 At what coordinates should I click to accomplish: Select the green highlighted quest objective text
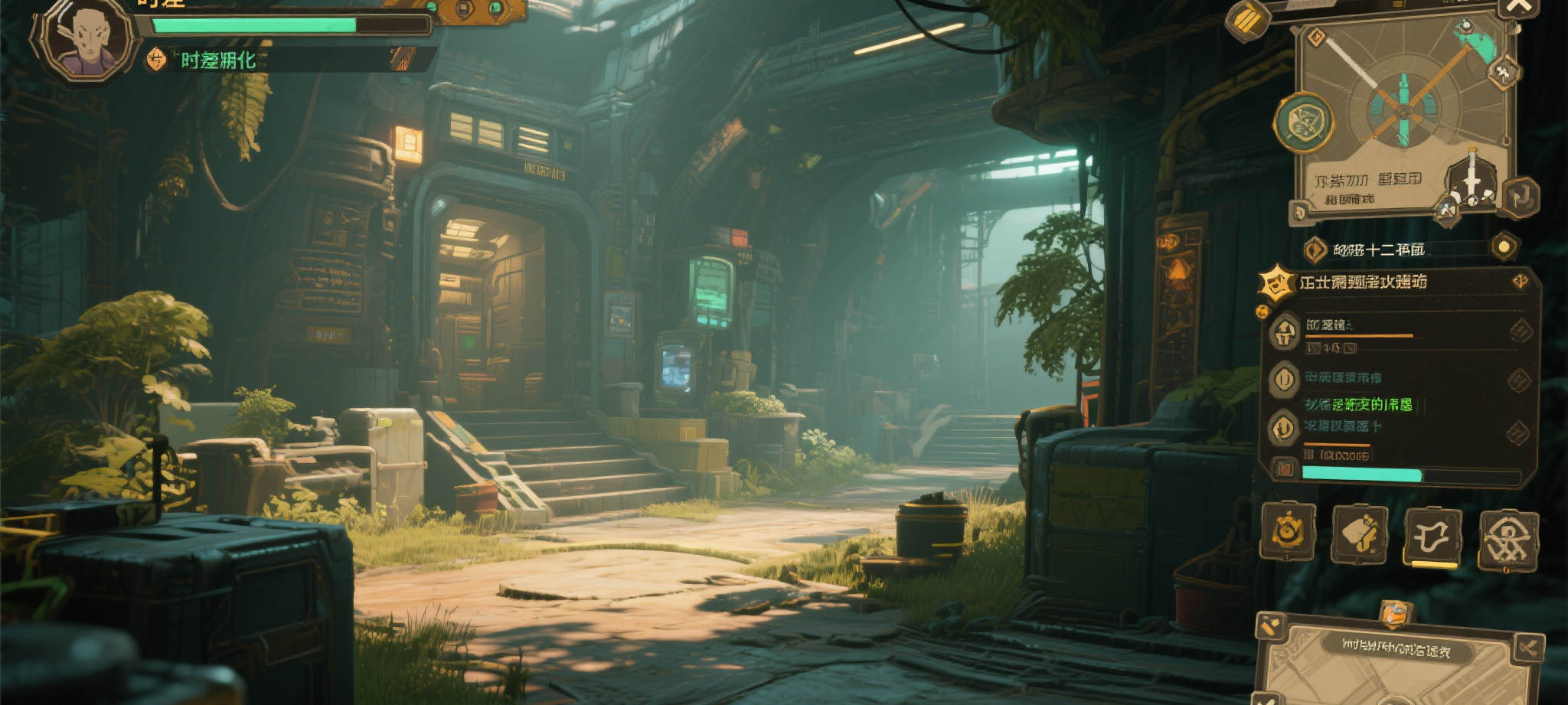coord(1358,404)
